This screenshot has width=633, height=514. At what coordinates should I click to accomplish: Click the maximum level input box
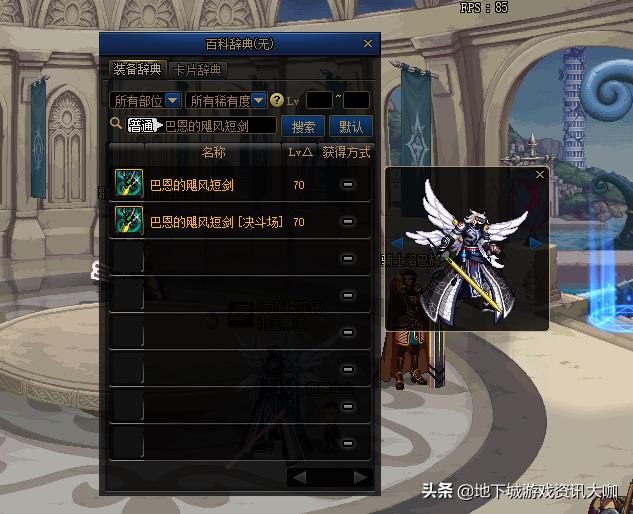356,100
